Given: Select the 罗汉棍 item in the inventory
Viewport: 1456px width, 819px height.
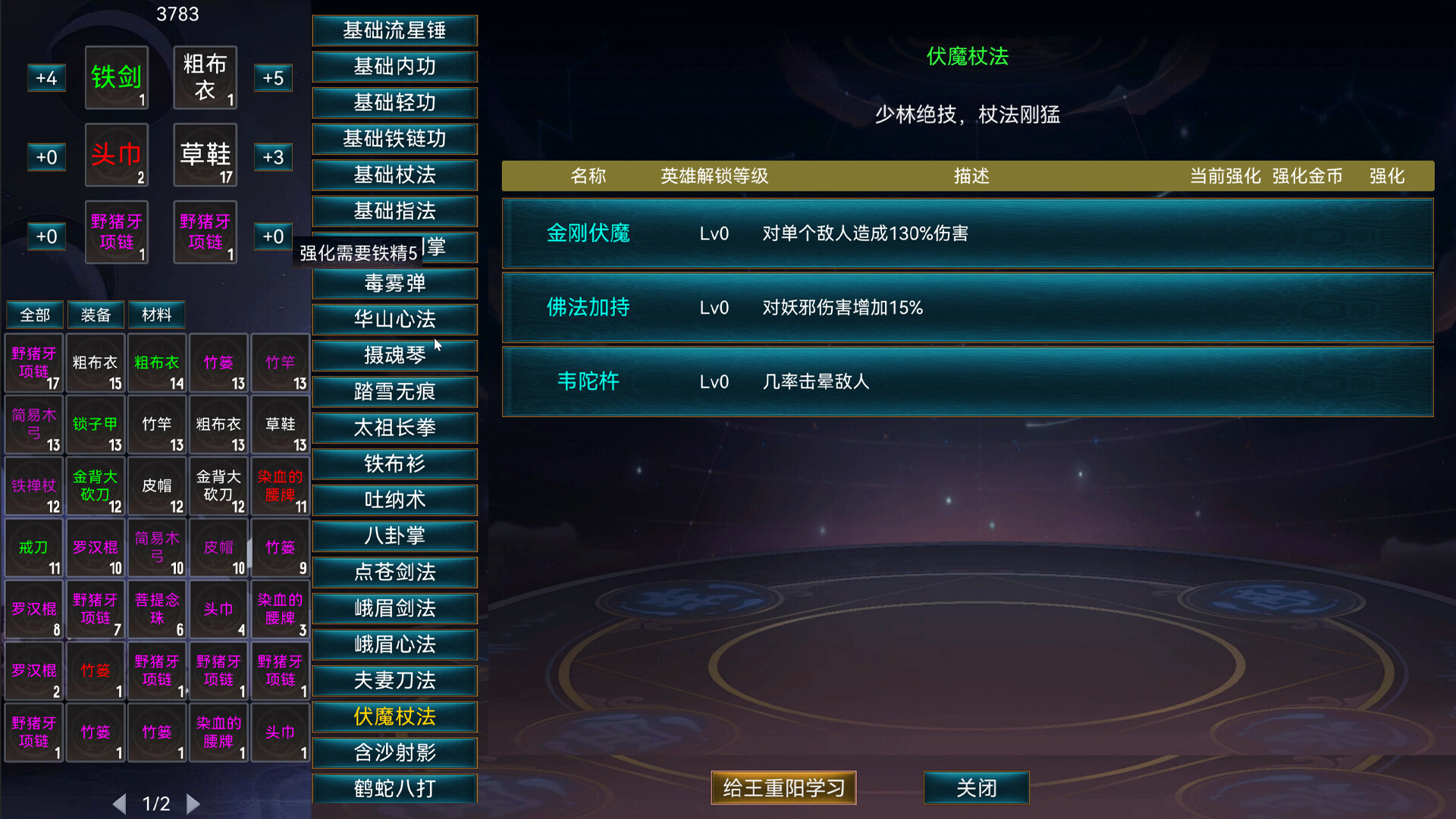Looking at the screenshot, I should [96, 548].
